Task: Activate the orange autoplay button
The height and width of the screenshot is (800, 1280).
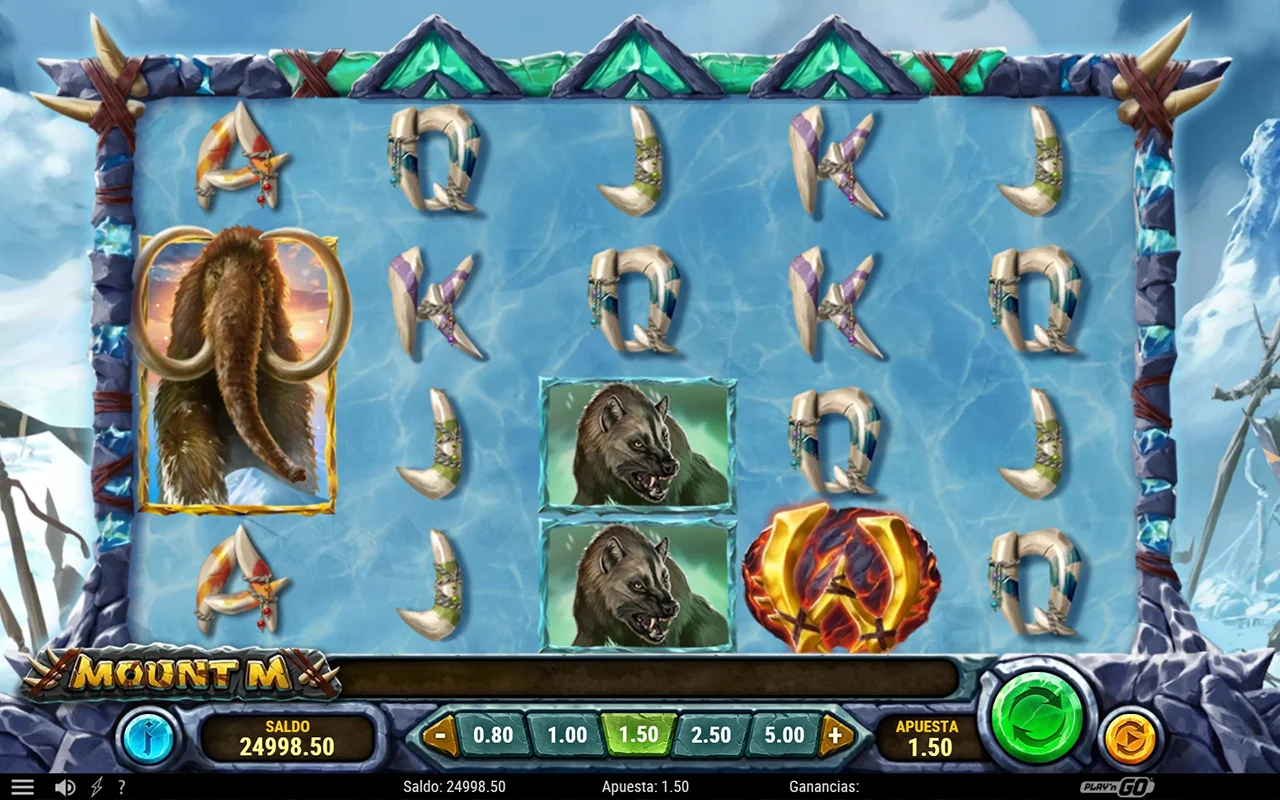Action: pos(1131,739)
